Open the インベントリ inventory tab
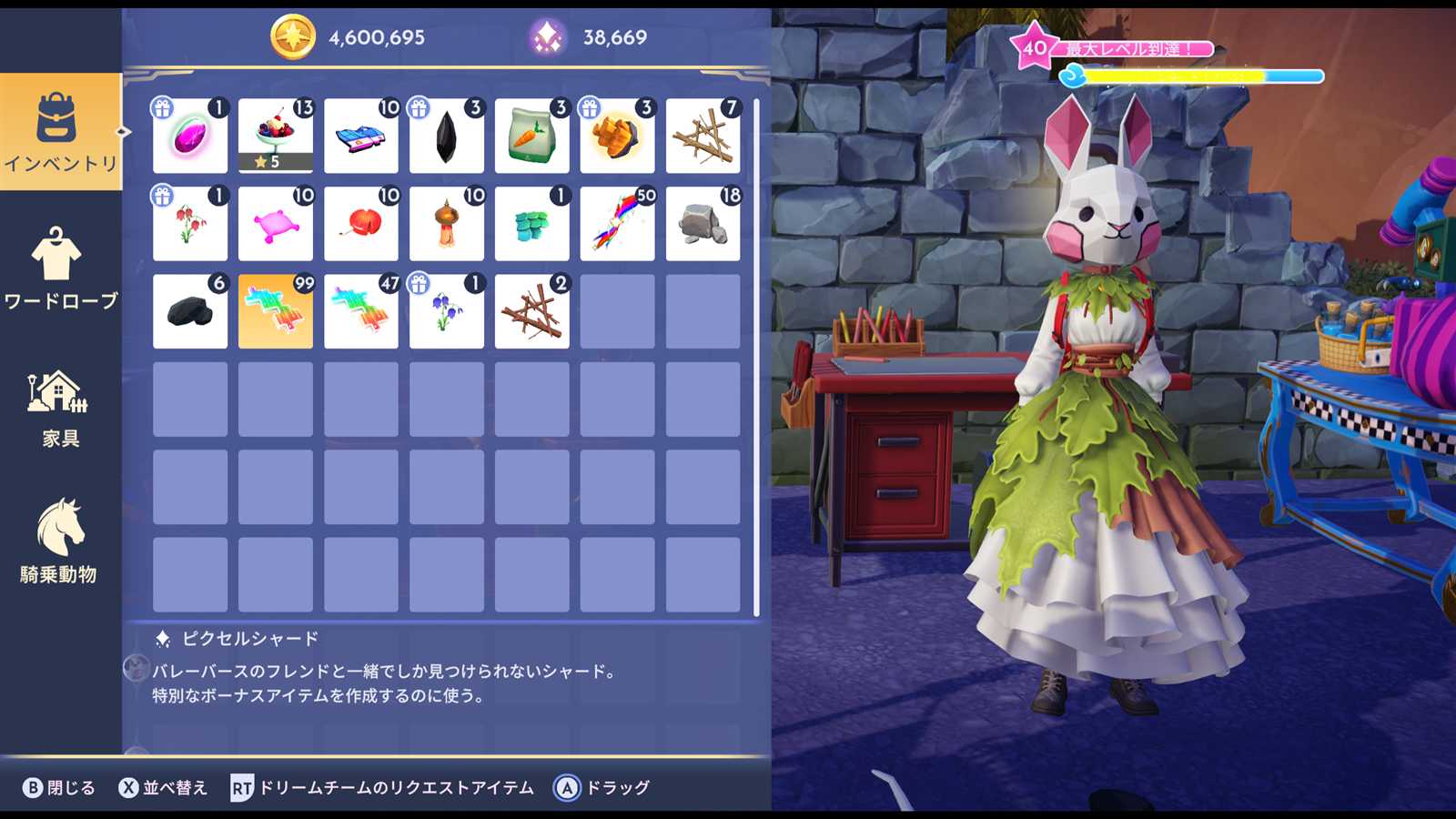Screen dimensions: 1456x819 tap(60, 132)
